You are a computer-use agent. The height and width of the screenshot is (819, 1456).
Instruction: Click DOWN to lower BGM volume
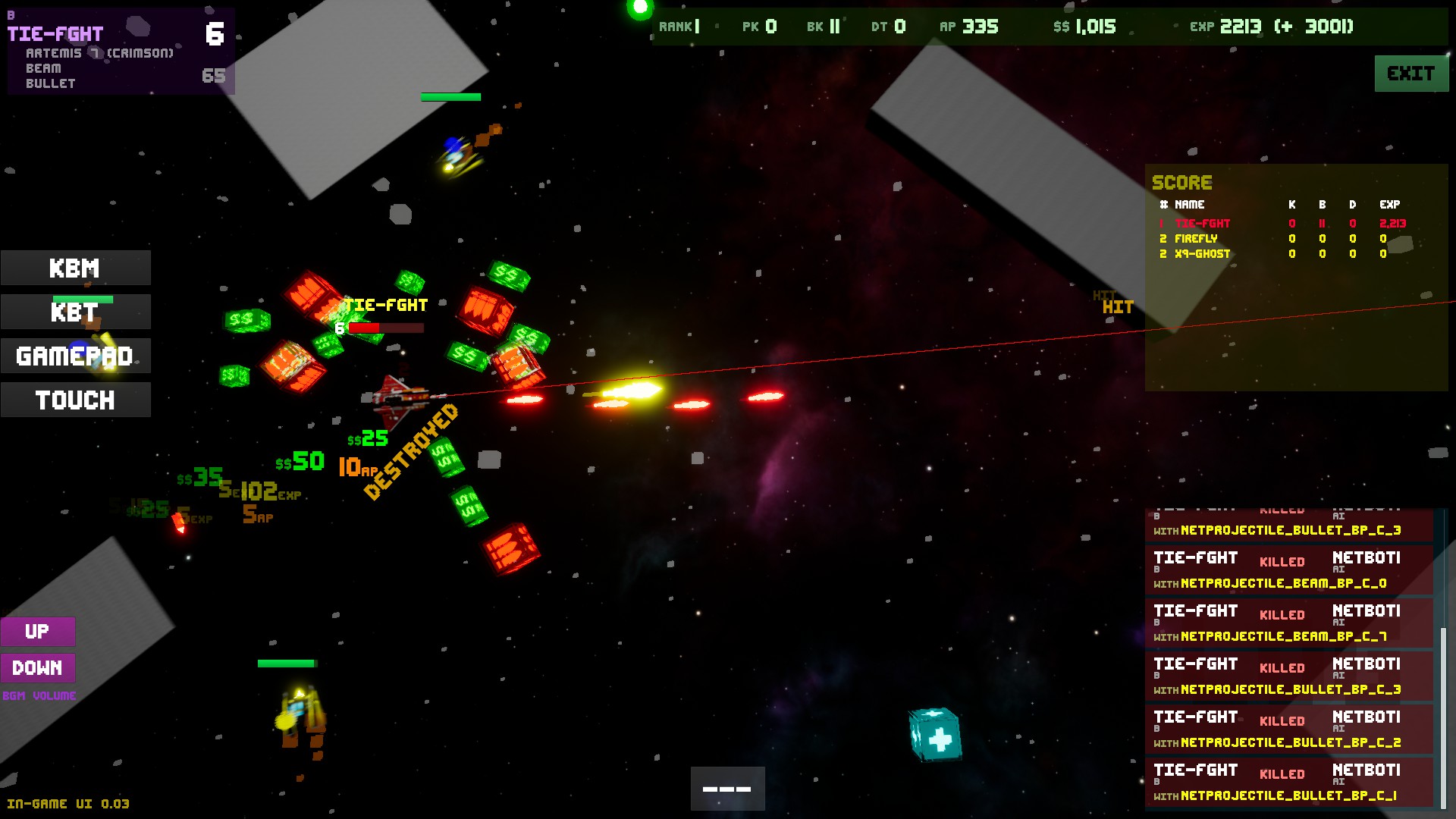coord(38,668)
